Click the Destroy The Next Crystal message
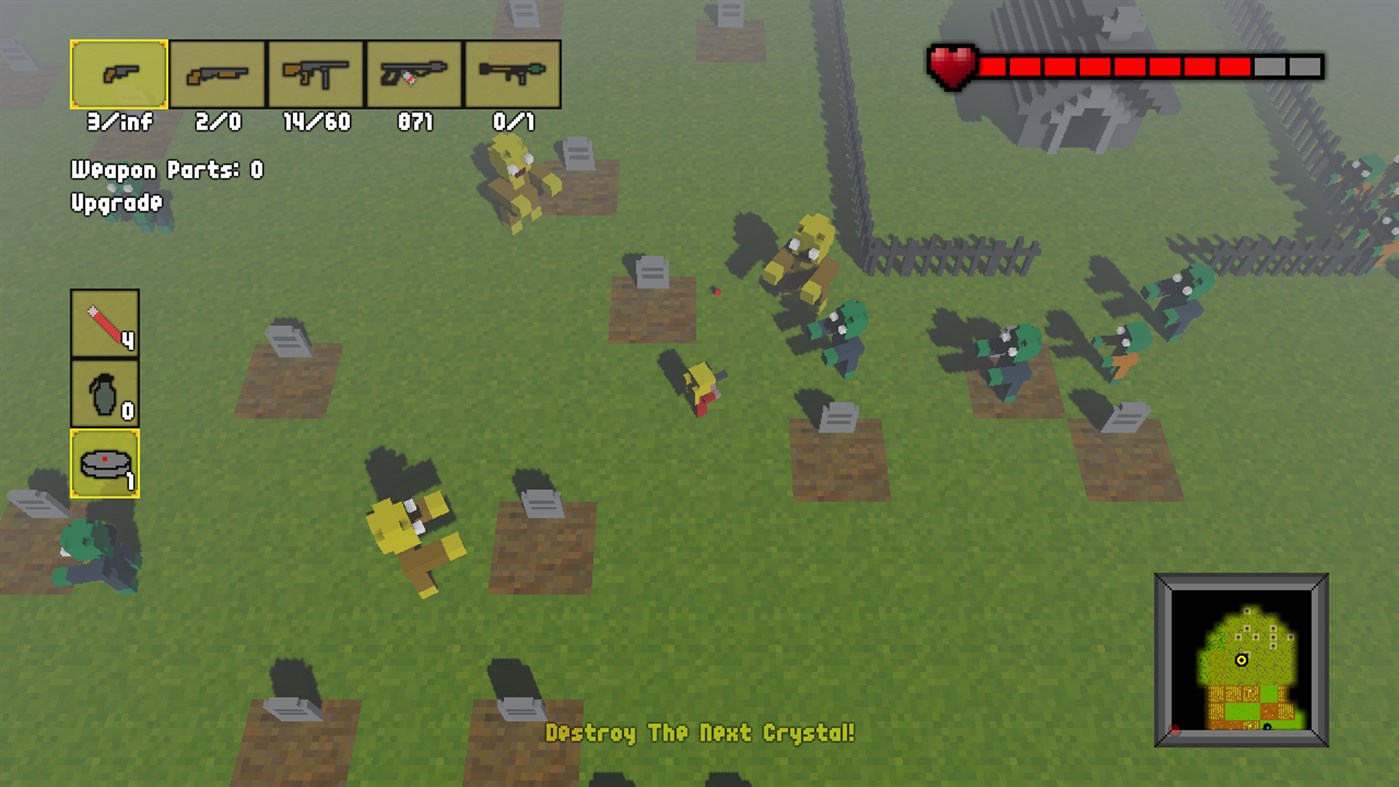 [x=699, y=733]
